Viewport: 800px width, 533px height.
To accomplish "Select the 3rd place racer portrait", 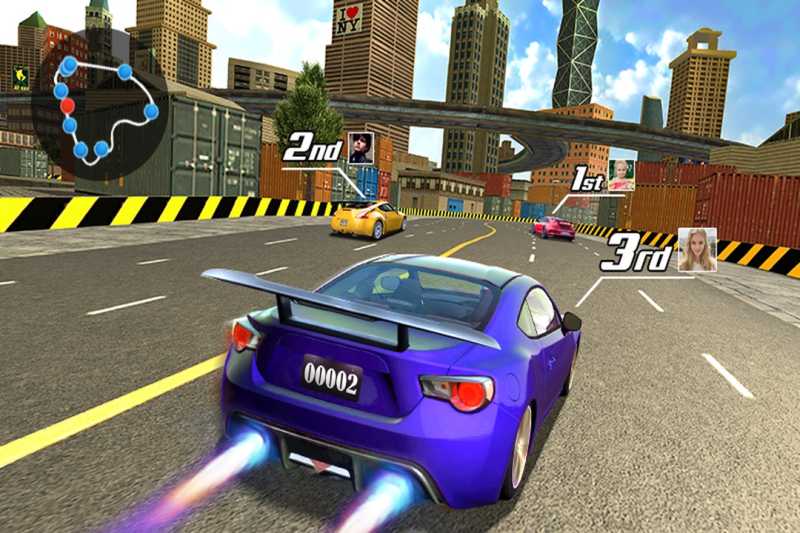I will [x=696, y=250].
